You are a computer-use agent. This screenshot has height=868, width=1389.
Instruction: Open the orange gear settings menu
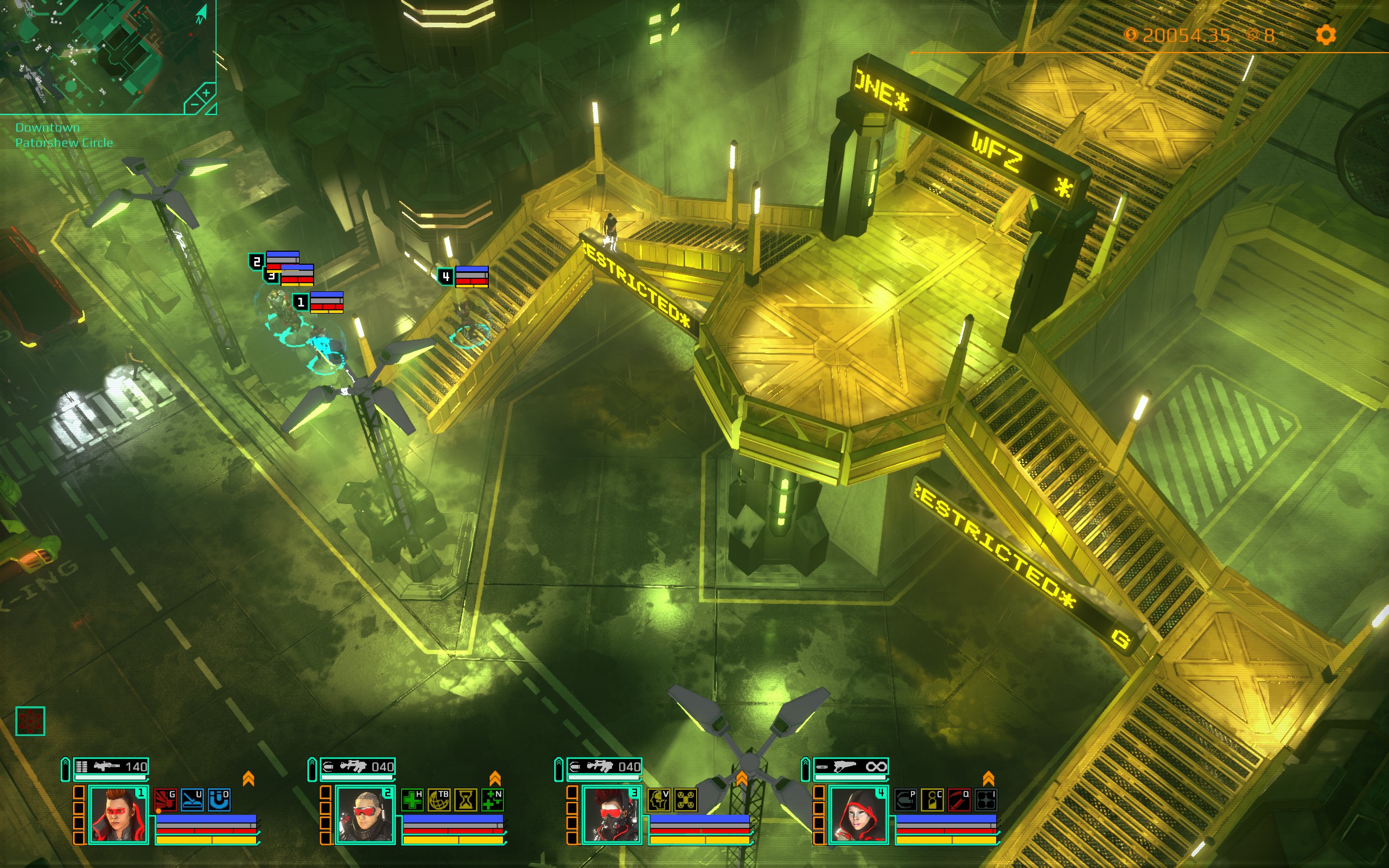1326,35
